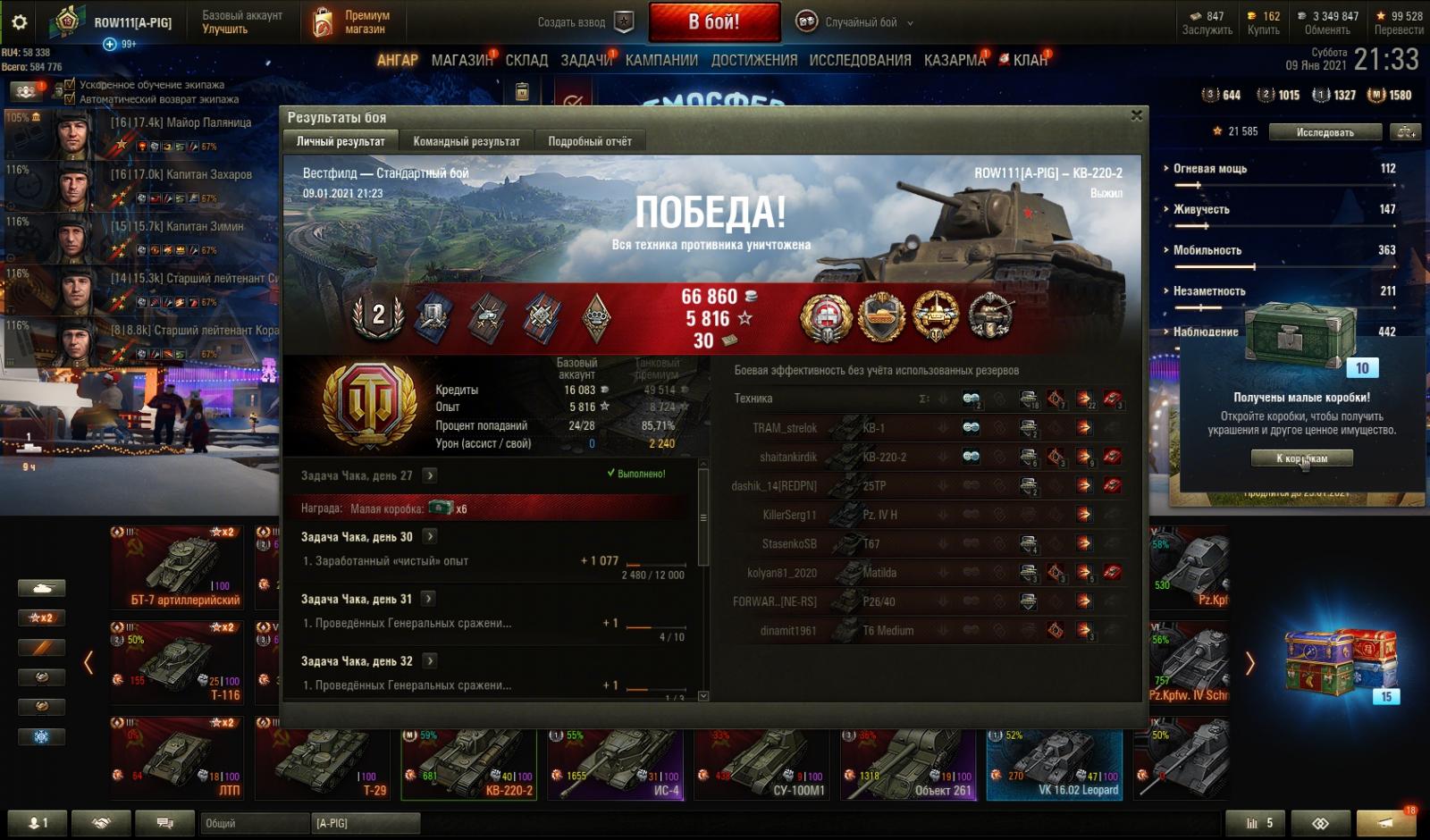Open the КАЗАРМА menu
This screenshot has height=840, width=1430.
coord(955,60)
